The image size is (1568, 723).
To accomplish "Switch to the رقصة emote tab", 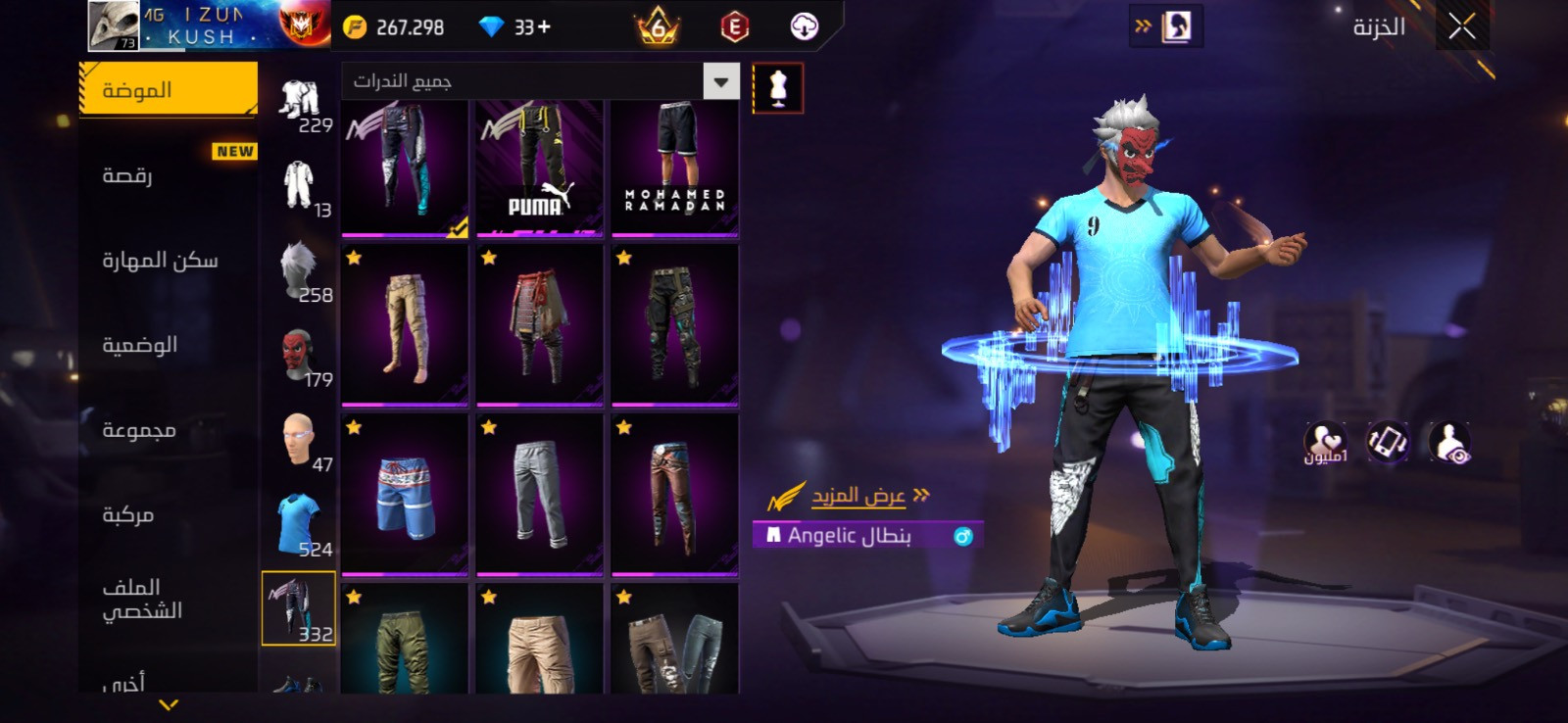I will [127, 176].
